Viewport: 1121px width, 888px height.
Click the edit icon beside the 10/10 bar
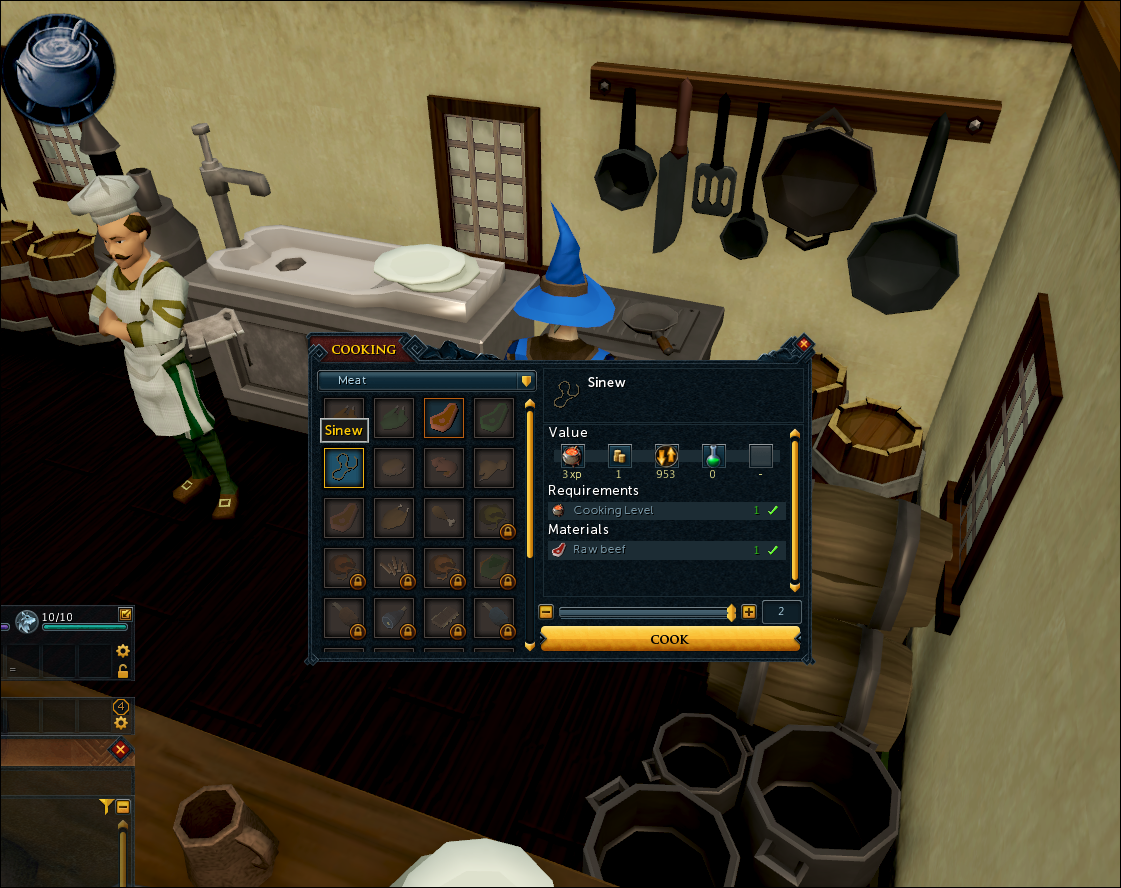pyautogui.click(x=125, y=614)
